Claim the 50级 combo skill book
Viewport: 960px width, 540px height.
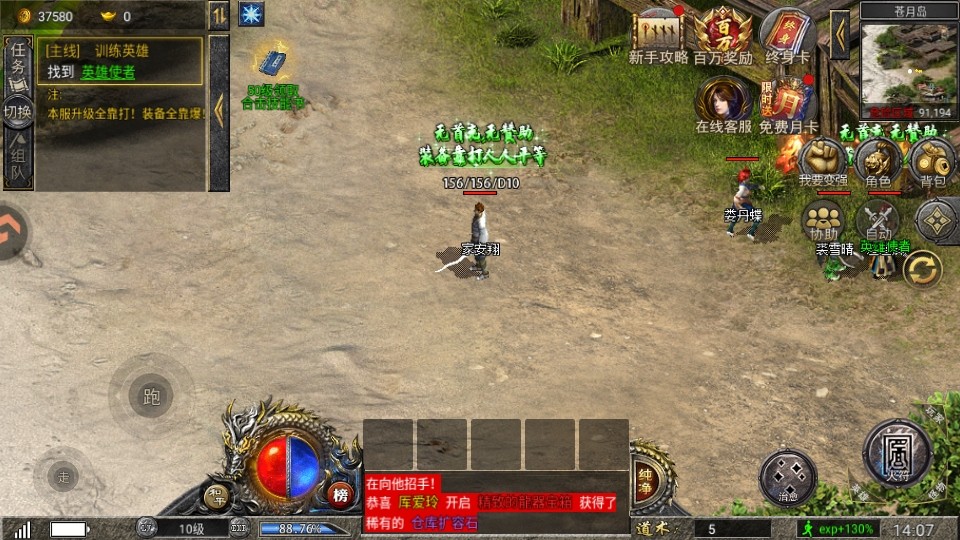[272, 66]
